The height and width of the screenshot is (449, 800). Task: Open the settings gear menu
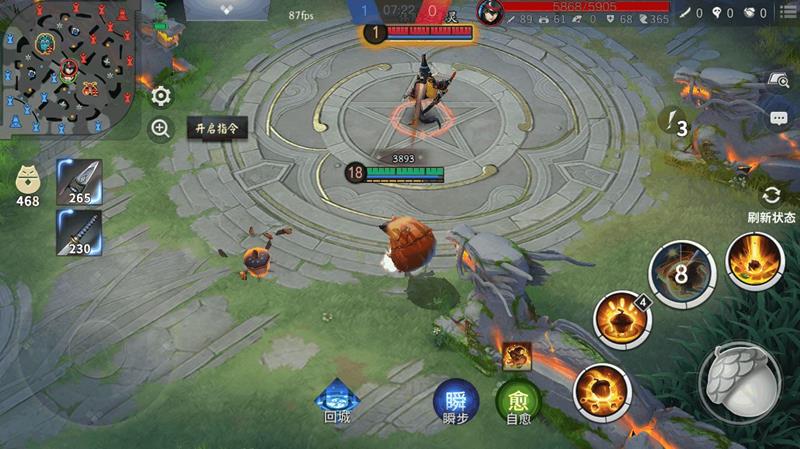point(161,96)
